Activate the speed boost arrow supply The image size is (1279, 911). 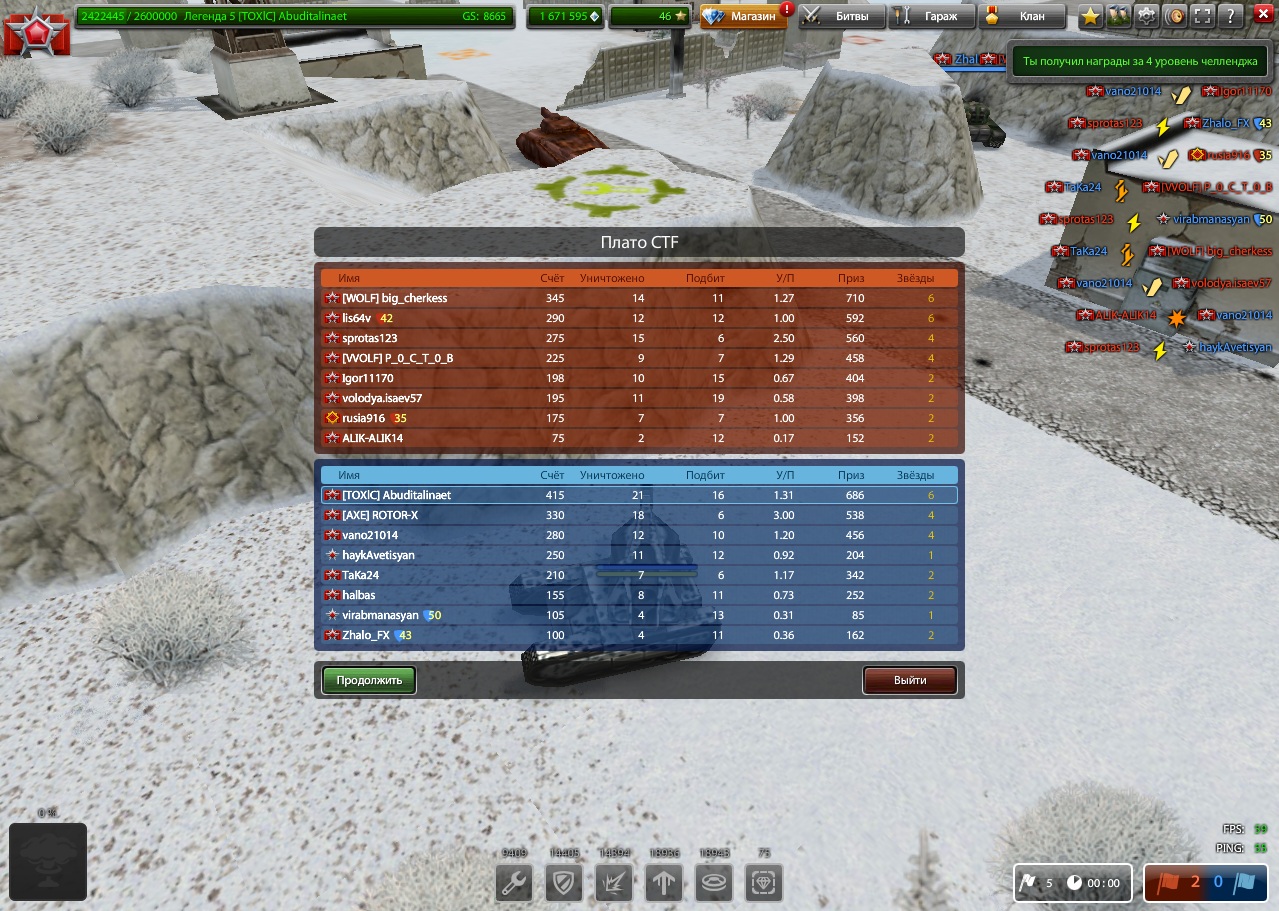664,884
